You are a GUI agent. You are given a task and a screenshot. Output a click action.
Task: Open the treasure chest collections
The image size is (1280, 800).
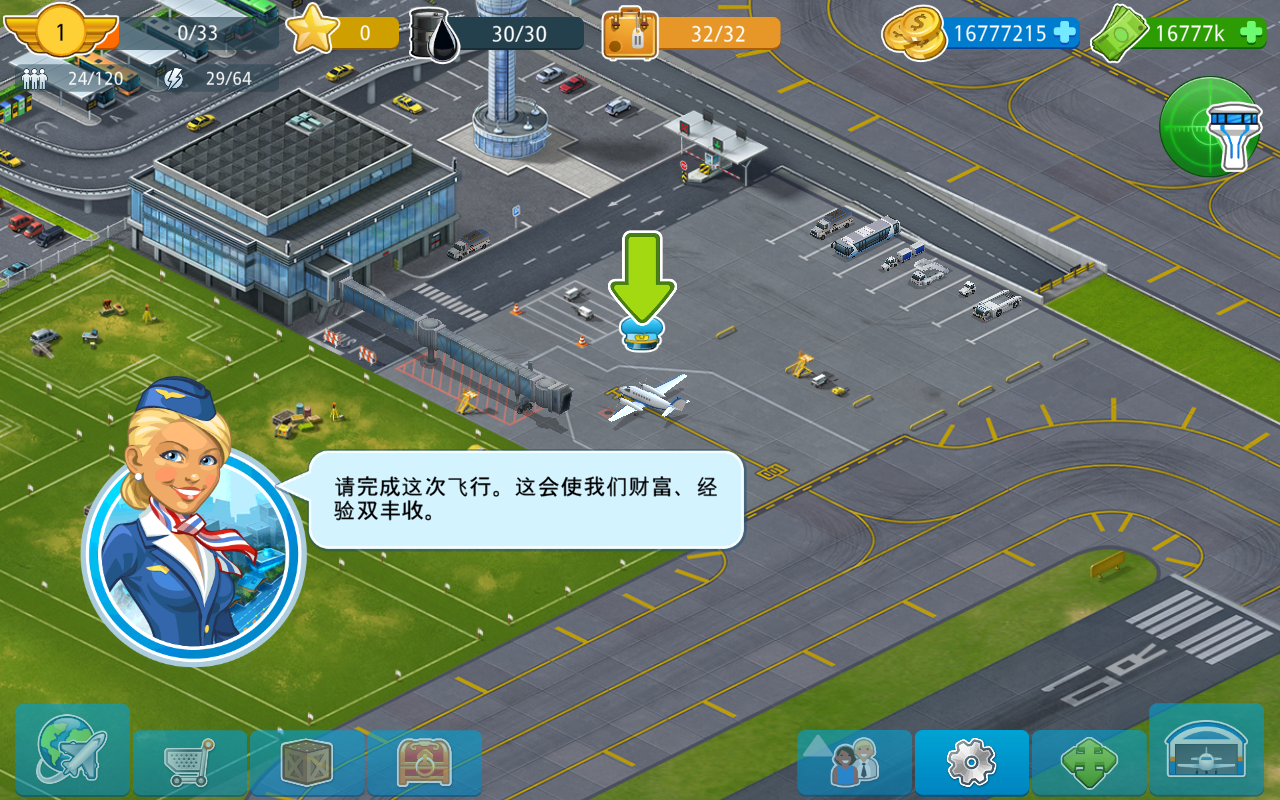(x=425, y=762)
